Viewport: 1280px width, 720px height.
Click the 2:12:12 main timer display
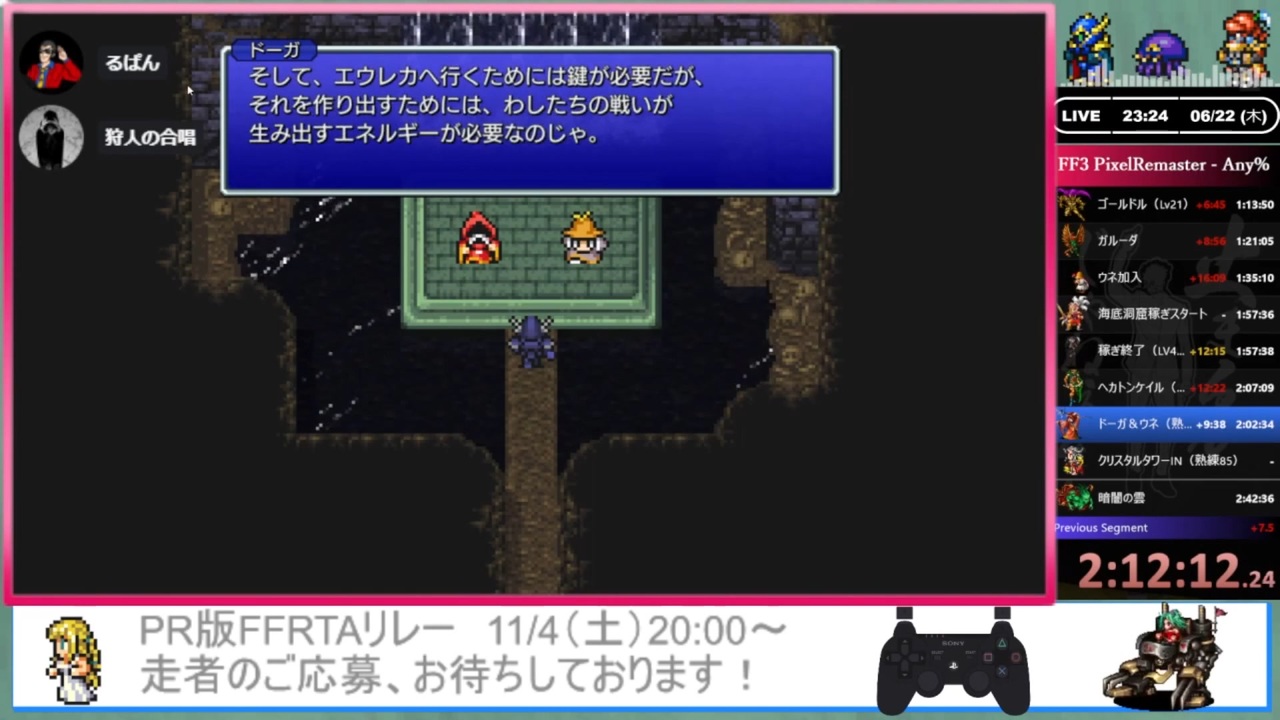(x=1160, y=570)
